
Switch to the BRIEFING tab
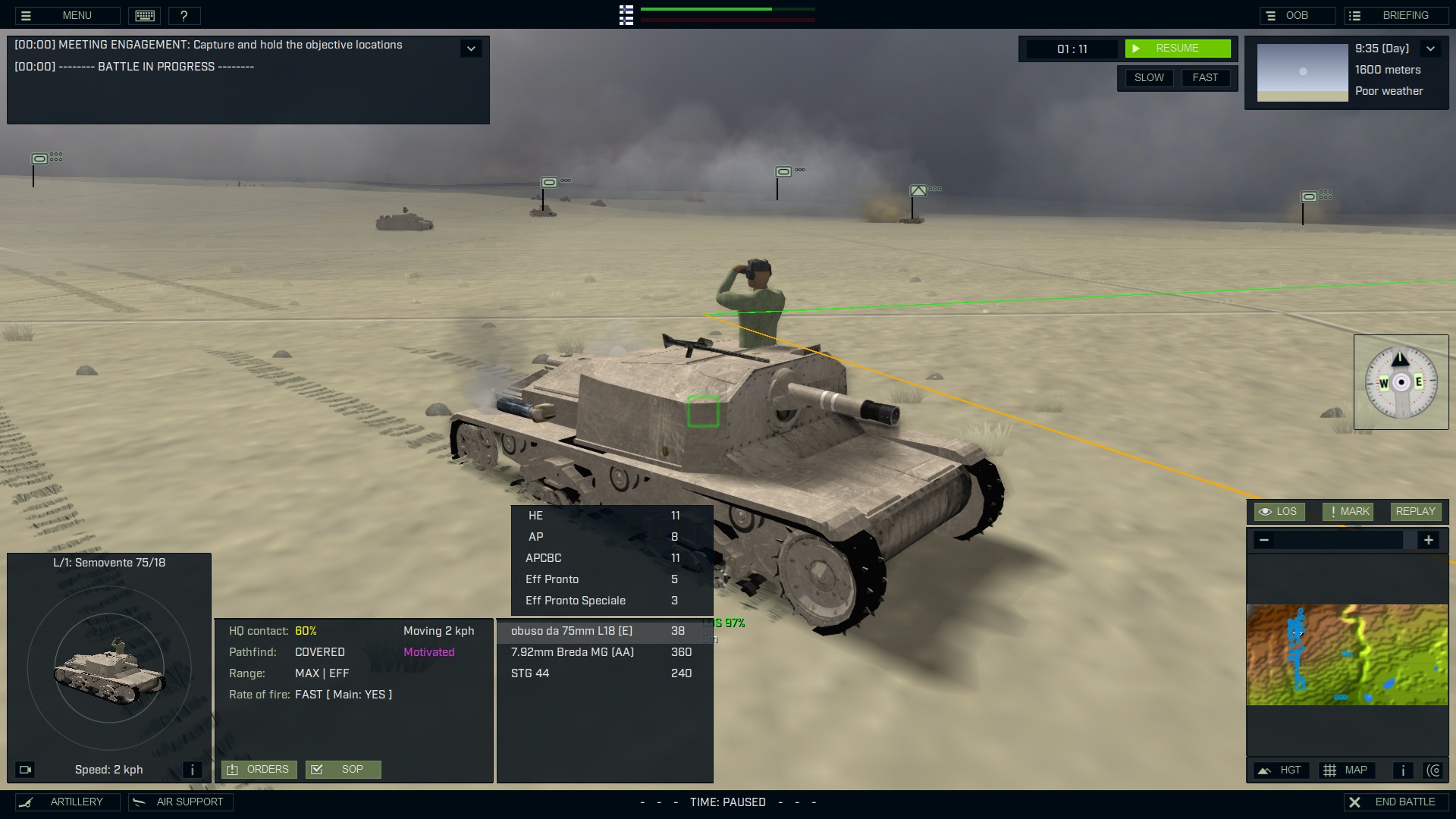point(1396,14)
